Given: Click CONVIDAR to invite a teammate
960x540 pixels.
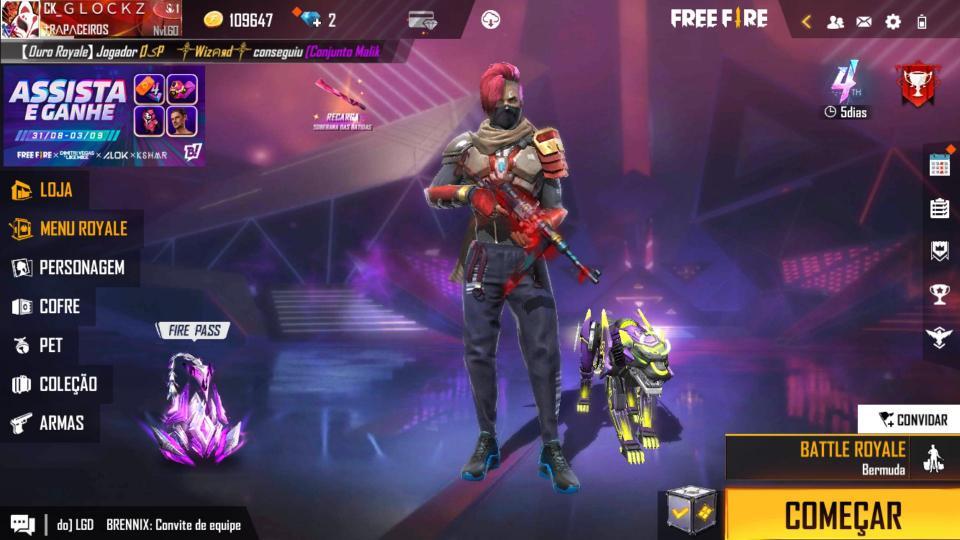Looking at the screenshot, I should pyautogui.click(x=911, y=419).
